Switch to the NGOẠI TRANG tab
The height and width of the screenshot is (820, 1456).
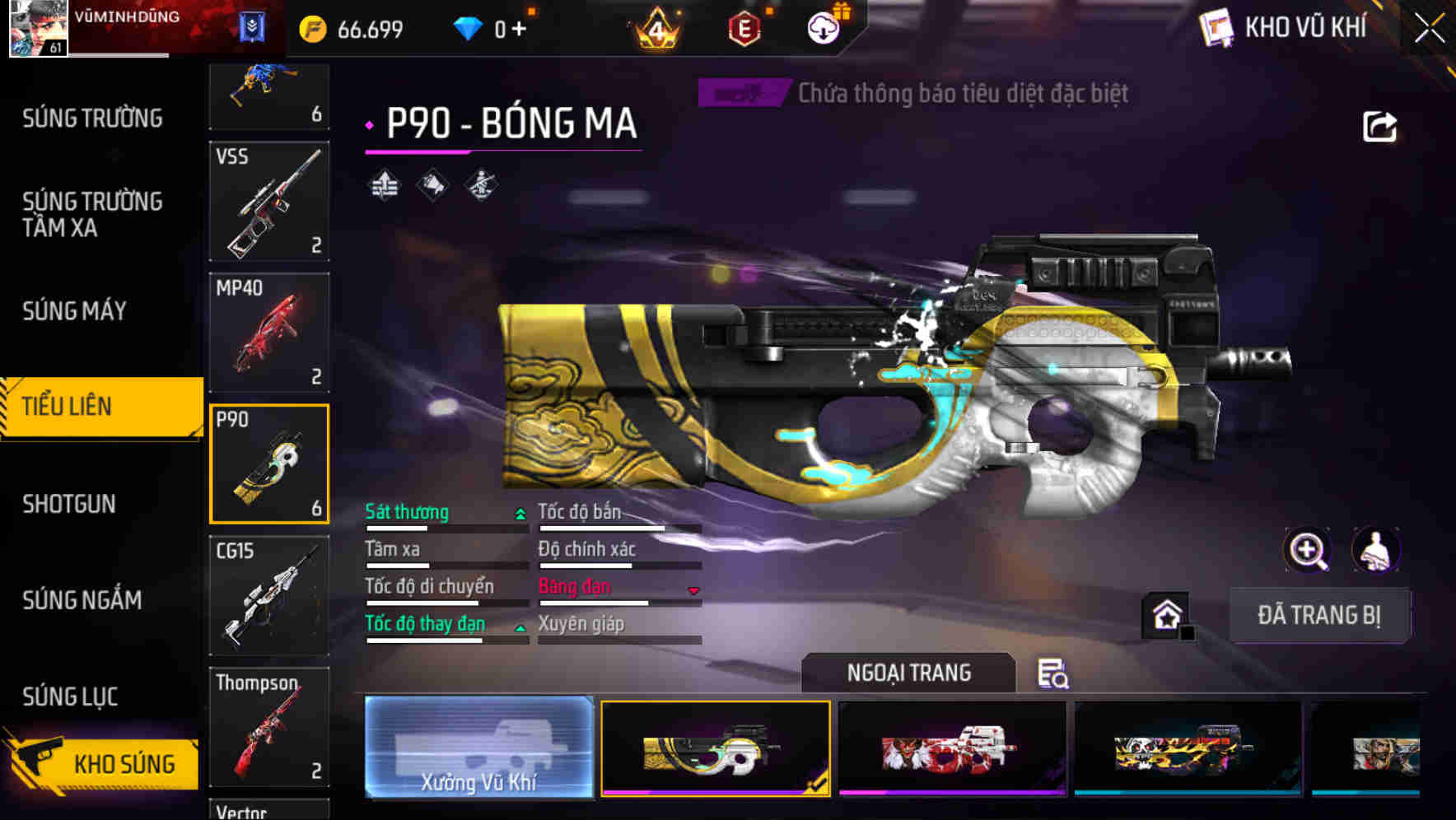[x=908, y=672]
